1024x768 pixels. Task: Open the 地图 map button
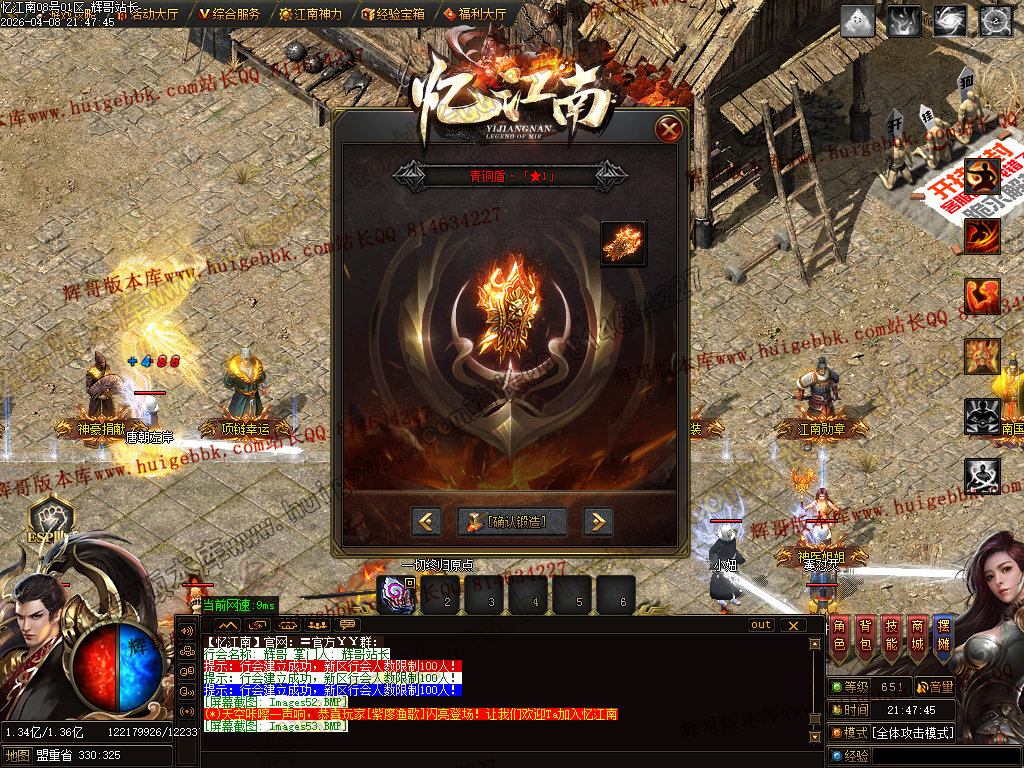click(x=16, y=755)
